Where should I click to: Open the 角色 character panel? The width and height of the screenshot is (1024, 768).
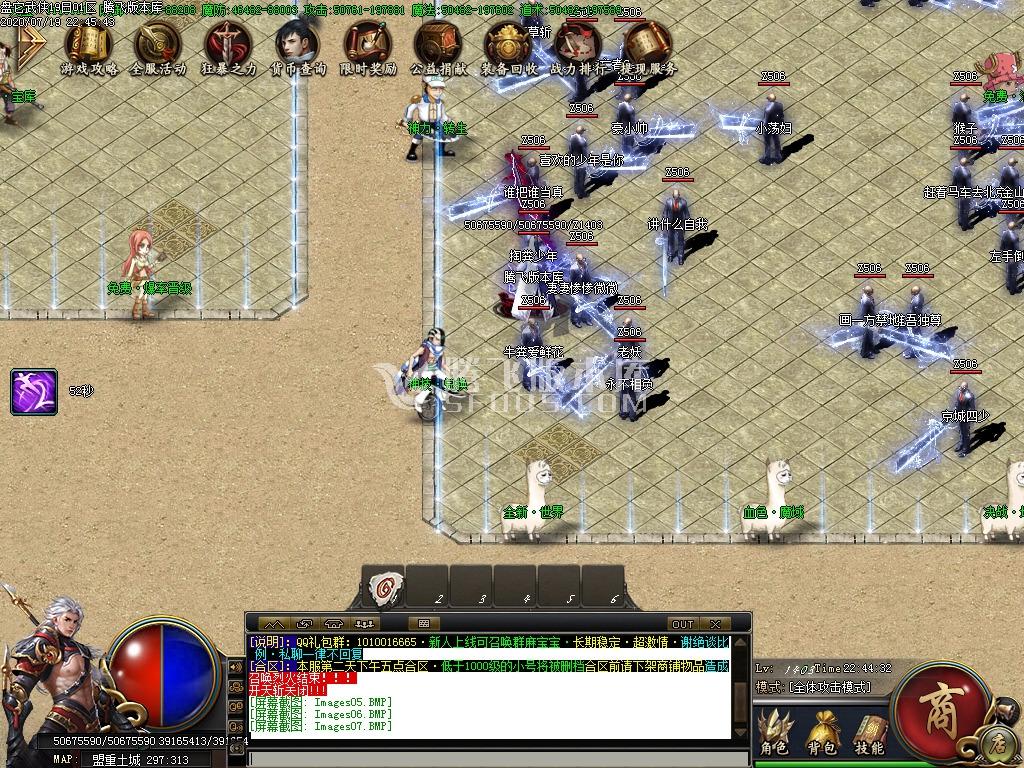(x=774, y=732)
